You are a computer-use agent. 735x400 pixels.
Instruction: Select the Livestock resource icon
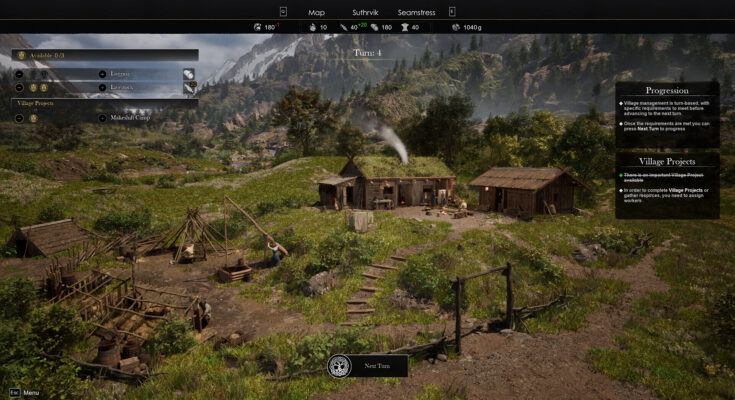pyautogui.click(x=189, y=88)
